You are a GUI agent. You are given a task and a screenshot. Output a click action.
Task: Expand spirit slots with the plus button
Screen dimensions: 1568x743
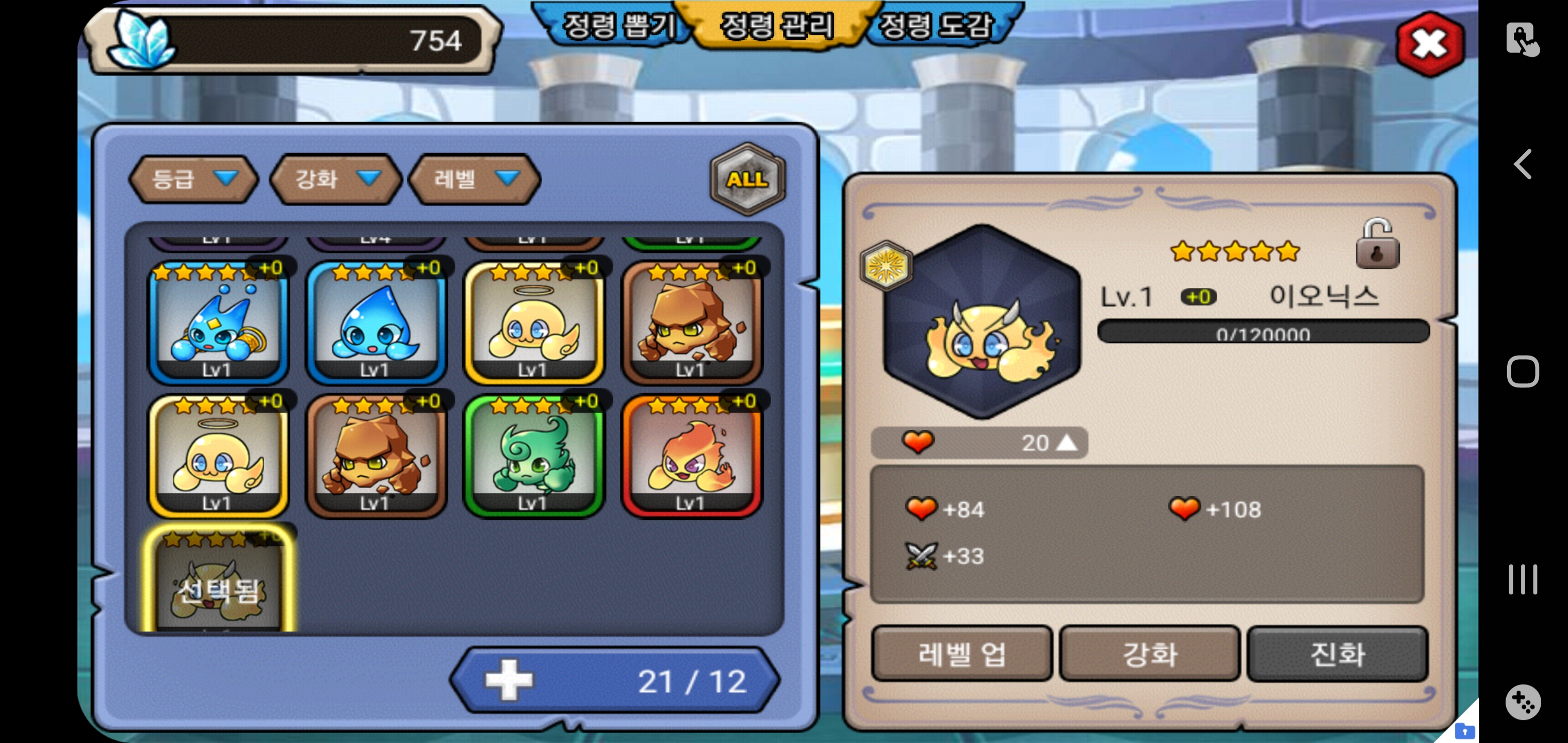pos(509,680)
